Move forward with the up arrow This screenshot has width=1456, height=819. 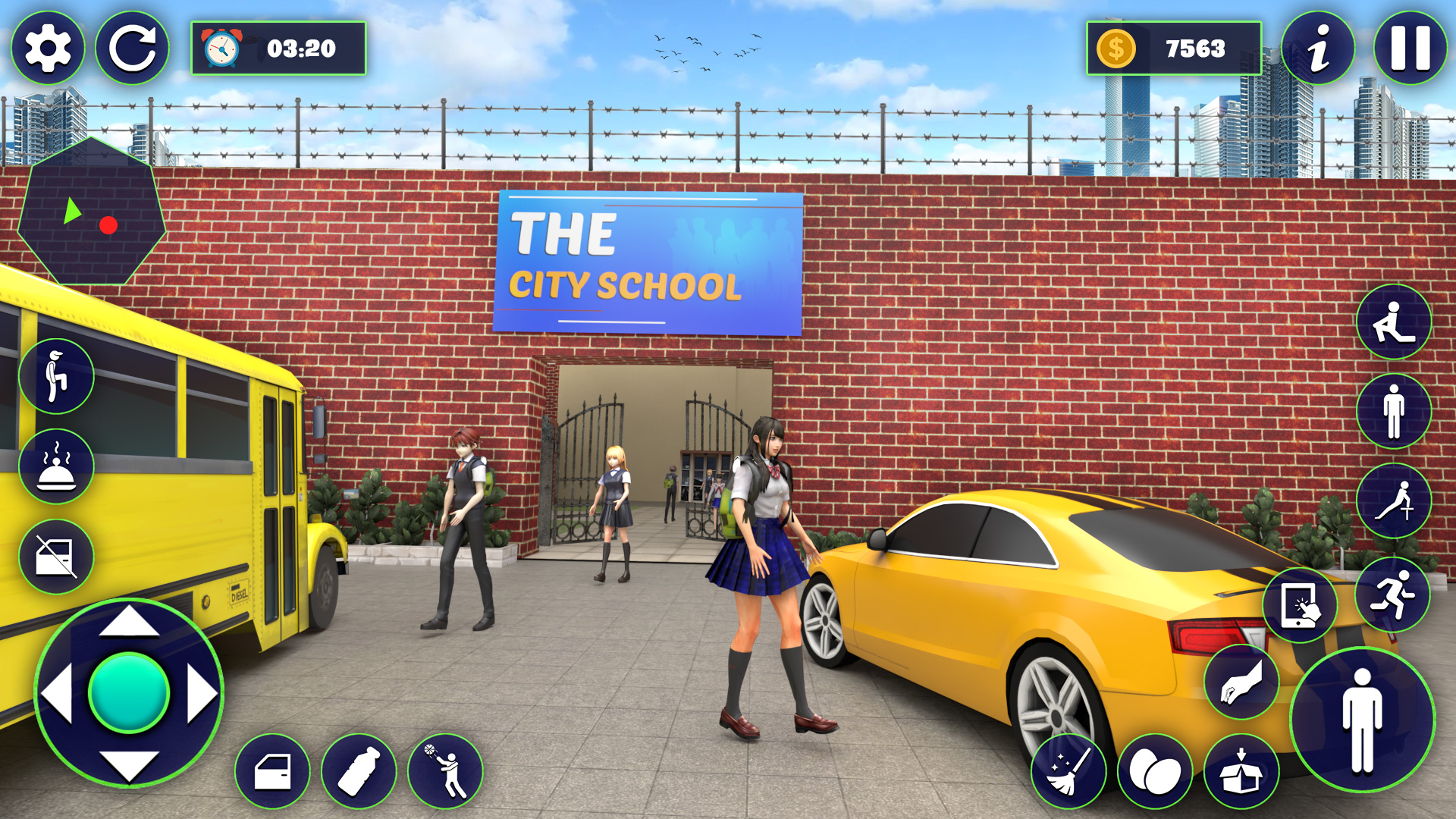tap(129, 622)
